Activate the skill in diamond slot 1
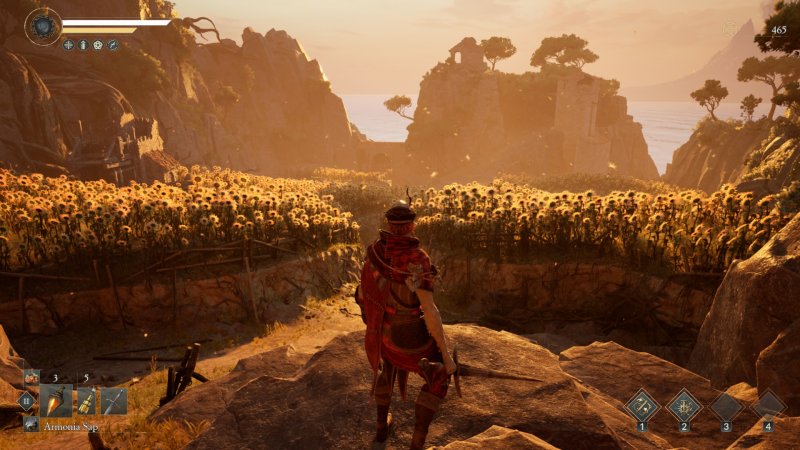The image size is (800, 450). (641, 405)
